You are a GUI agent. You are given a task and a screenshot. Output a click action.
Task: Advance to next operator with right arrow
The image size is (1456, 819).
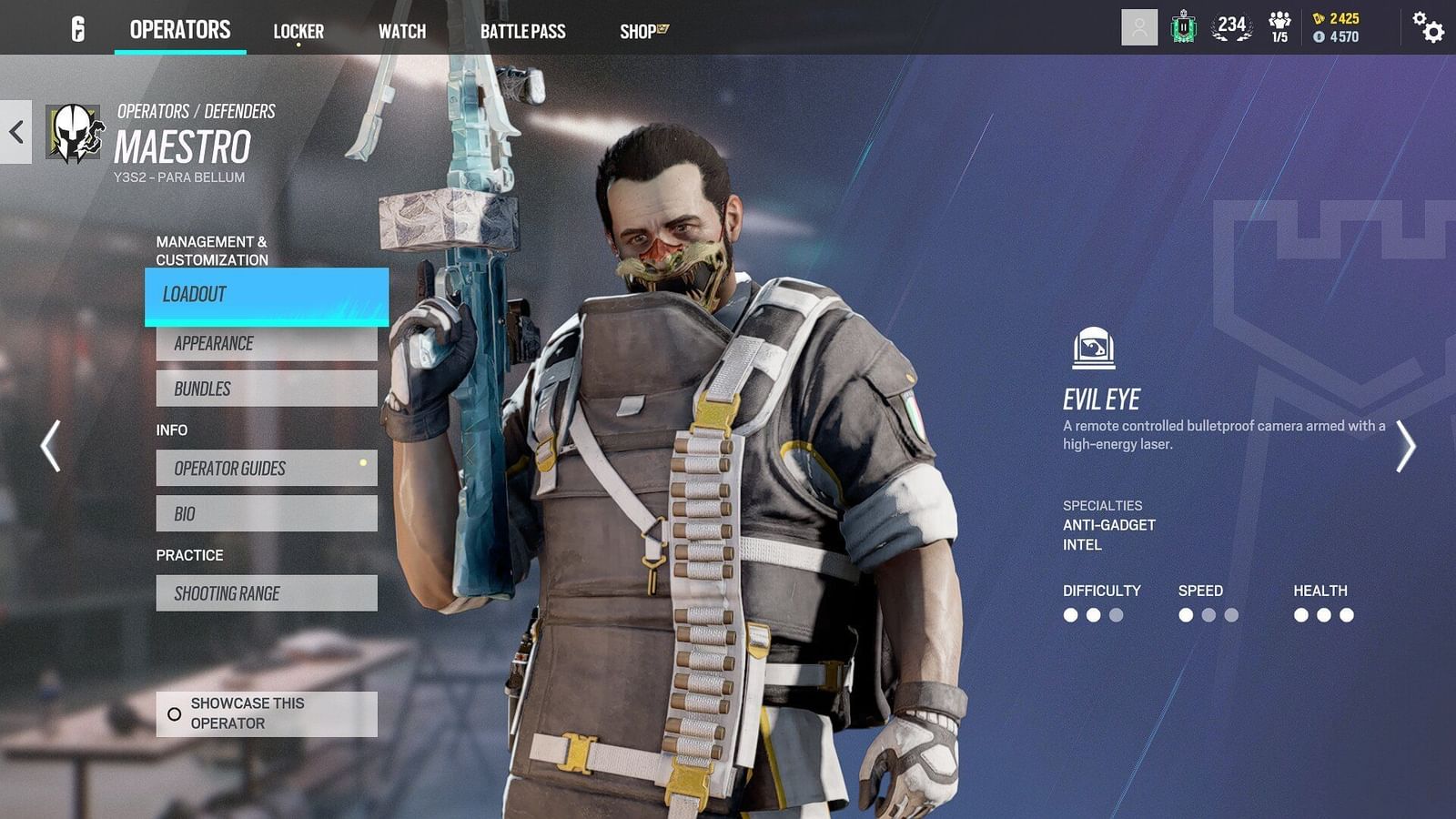(x=1409, y=445)
